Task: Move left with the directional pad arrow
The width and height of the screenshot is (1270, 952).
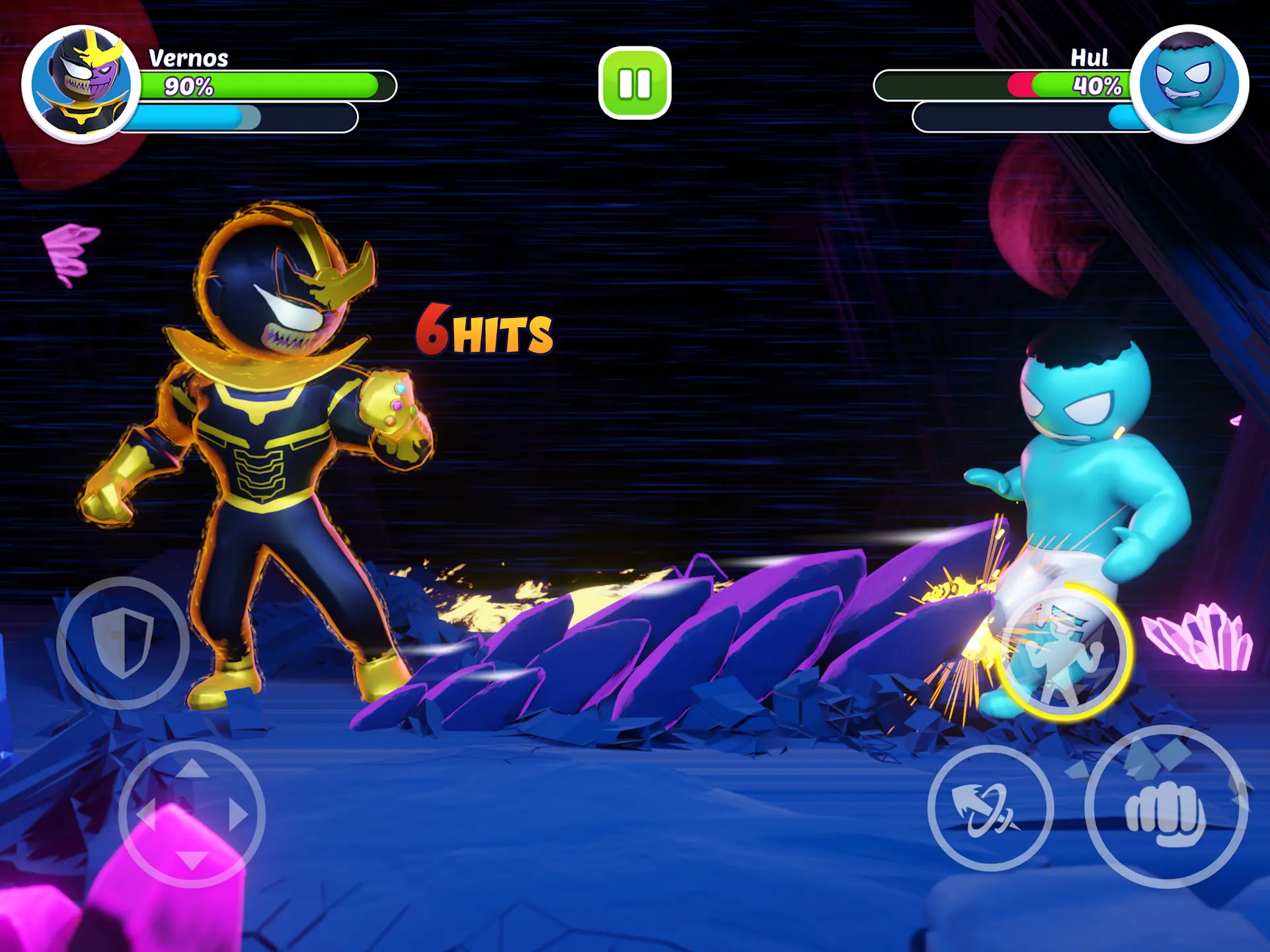Action: 145,814
